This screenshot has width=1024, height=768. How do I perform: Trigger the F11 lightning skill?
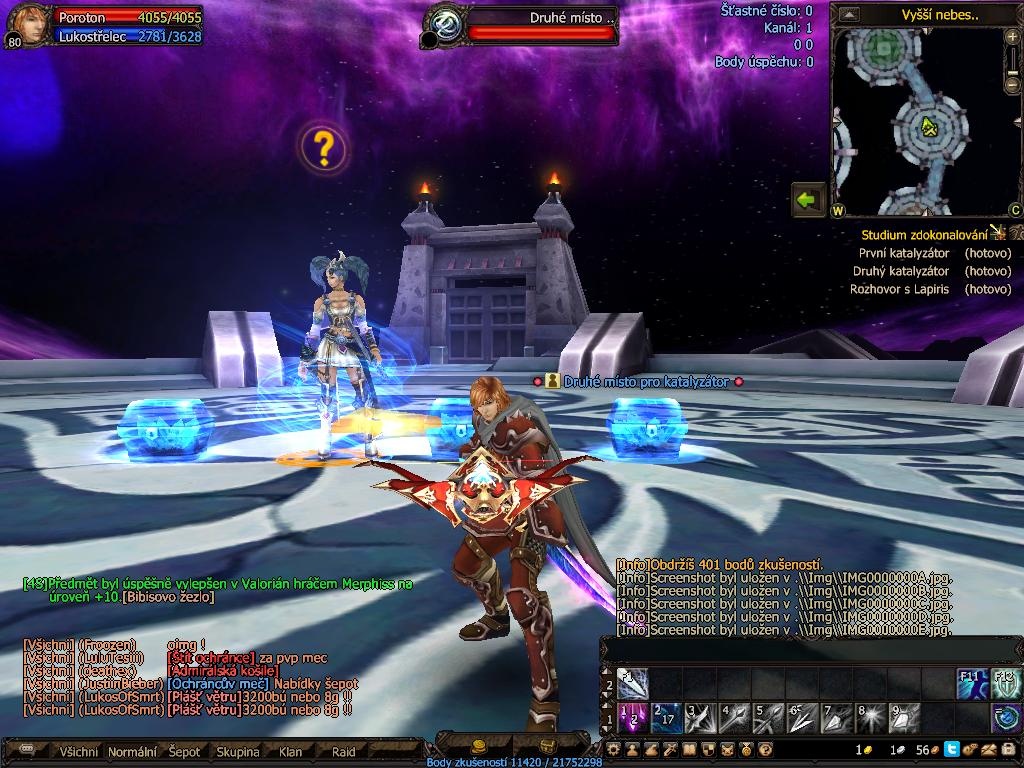pyautogui.click(x=972, y=683)
